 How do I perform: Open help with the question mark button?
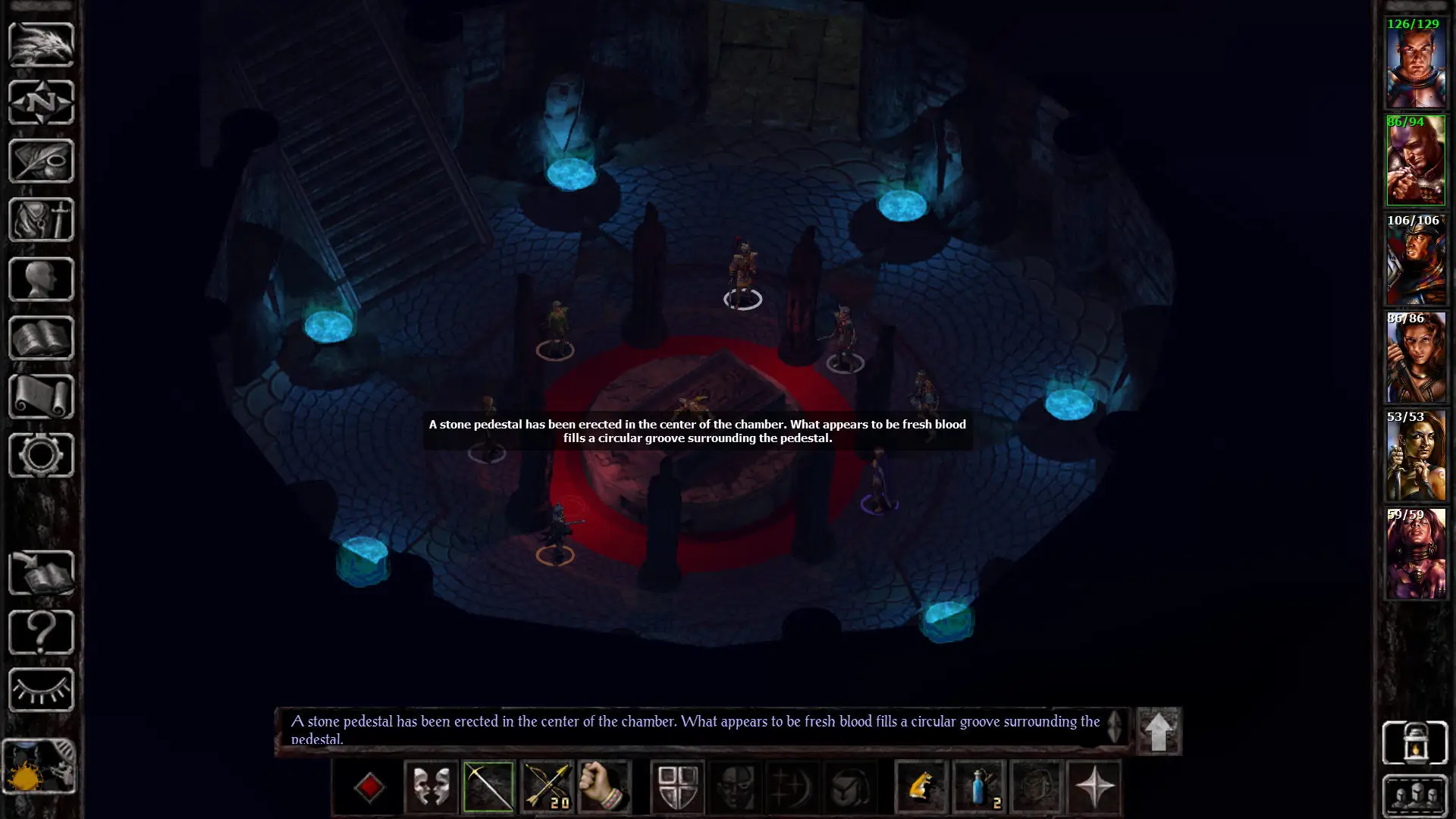point(41,631)
